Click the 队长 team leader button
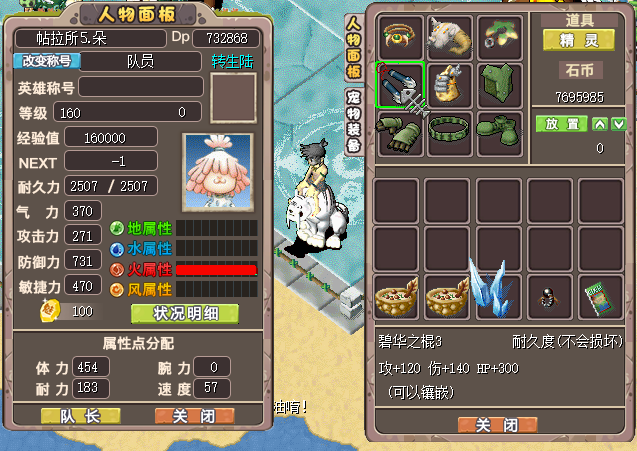The height and width of the screenshot is (451, 637). (x=80, y=415)
